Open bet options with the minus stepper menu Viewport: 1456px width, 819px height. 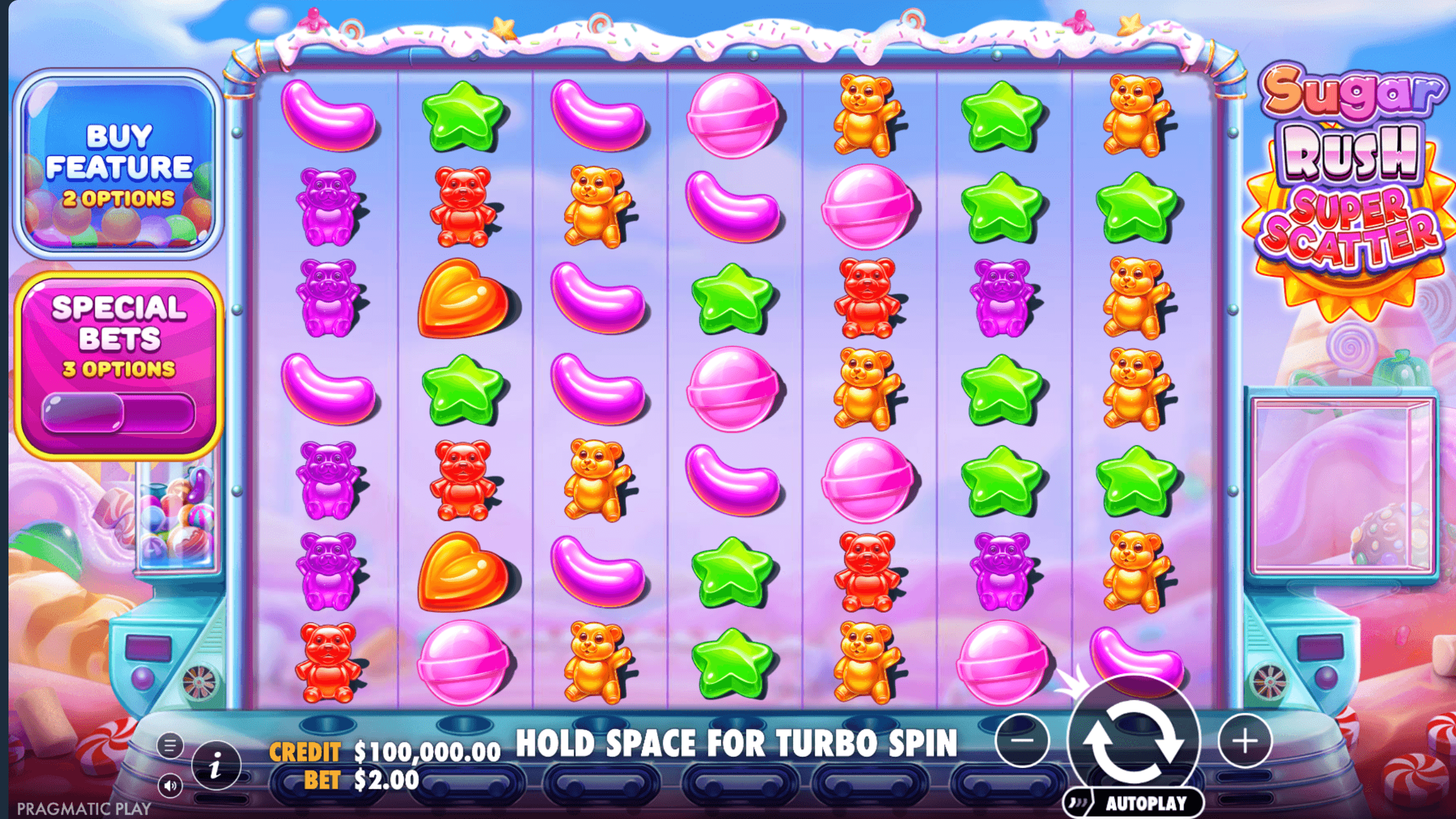1021,741
